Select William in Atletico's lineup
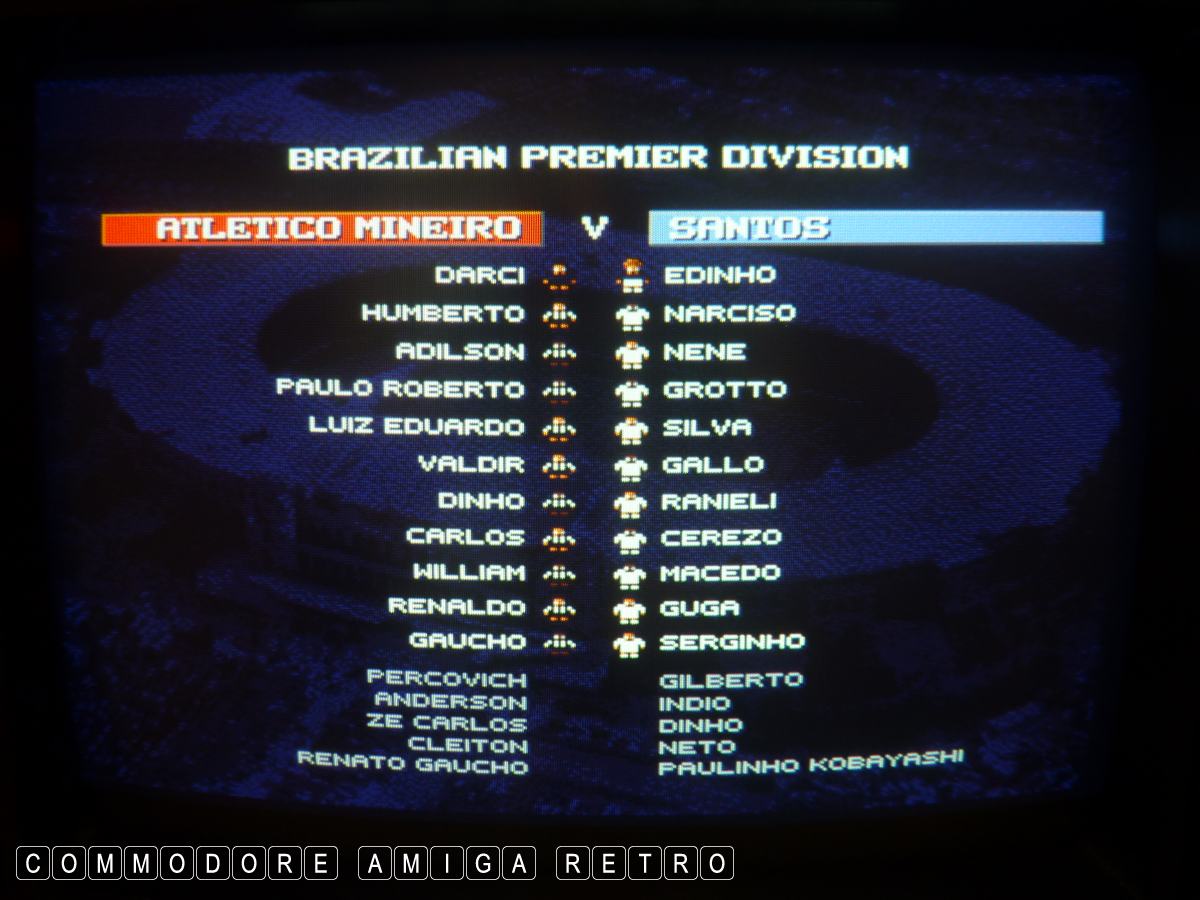The height and width of the screenshot is (900, 1200). click(x=469, y=572)
